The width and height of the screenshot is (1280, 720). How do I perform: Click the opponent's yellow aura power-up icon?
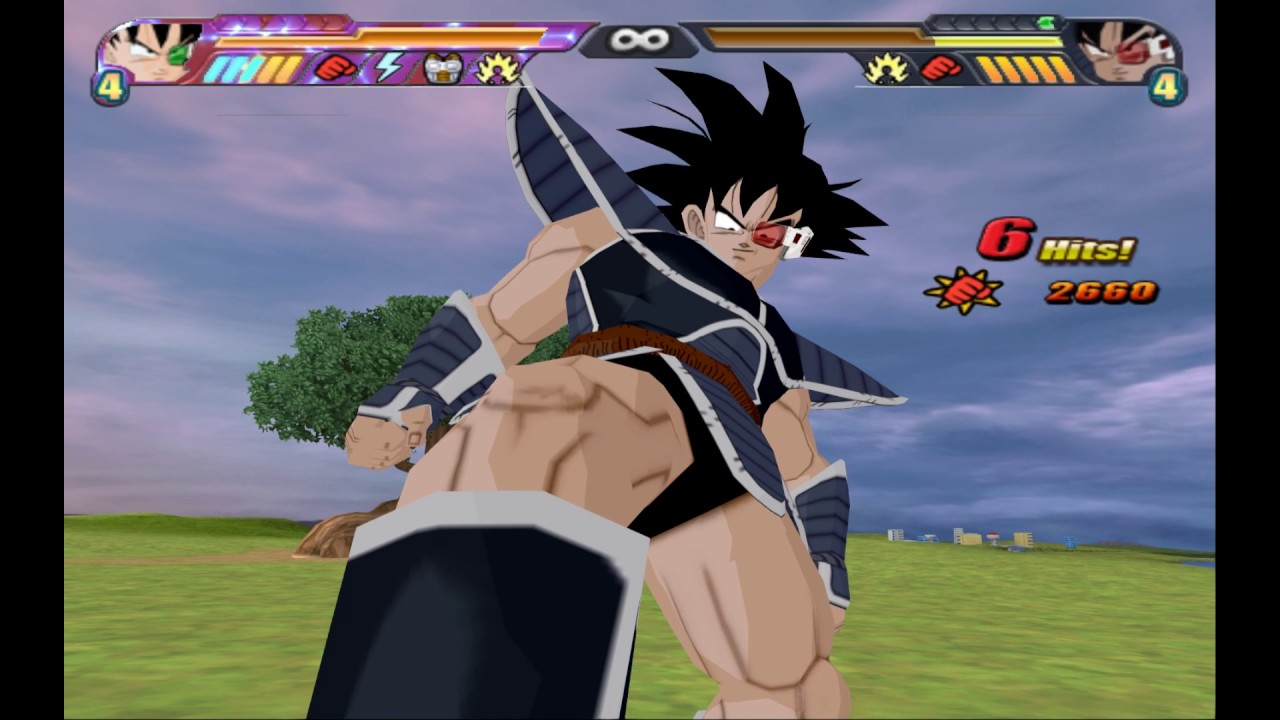click(886, 68)
